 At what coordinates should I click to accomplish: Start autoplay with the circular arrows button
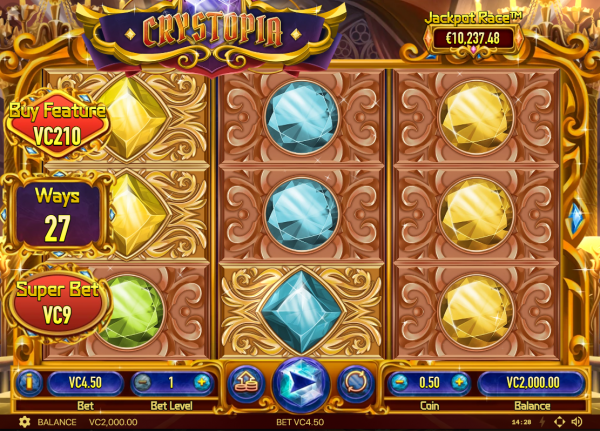pos(356,382)
